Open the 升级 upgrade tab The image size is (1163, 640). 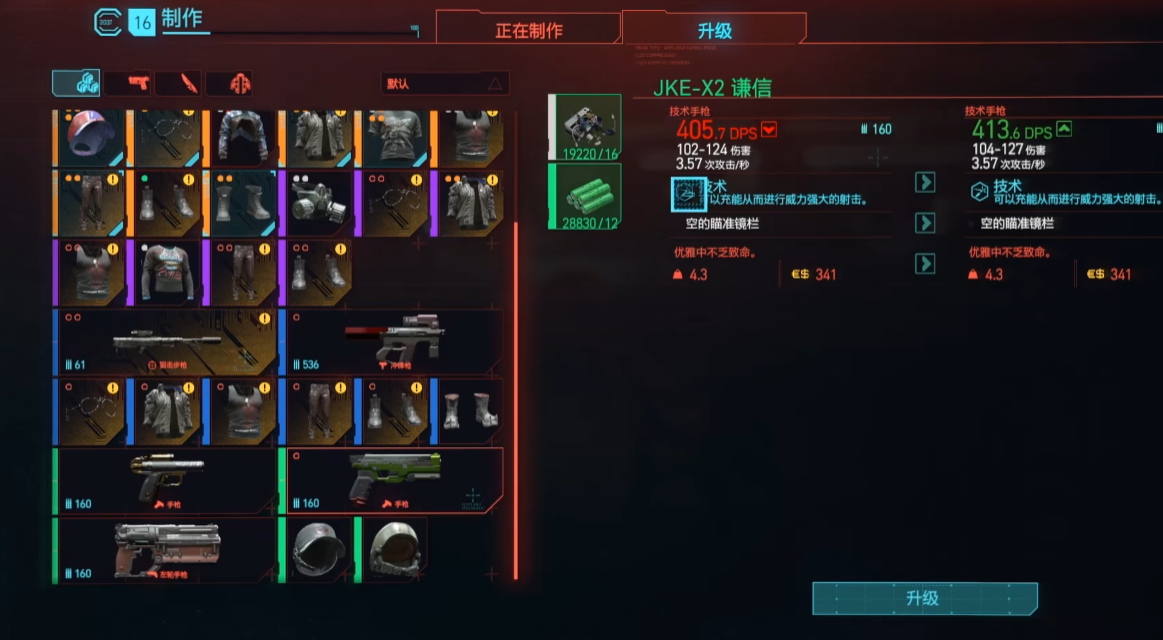coord(714,30)
